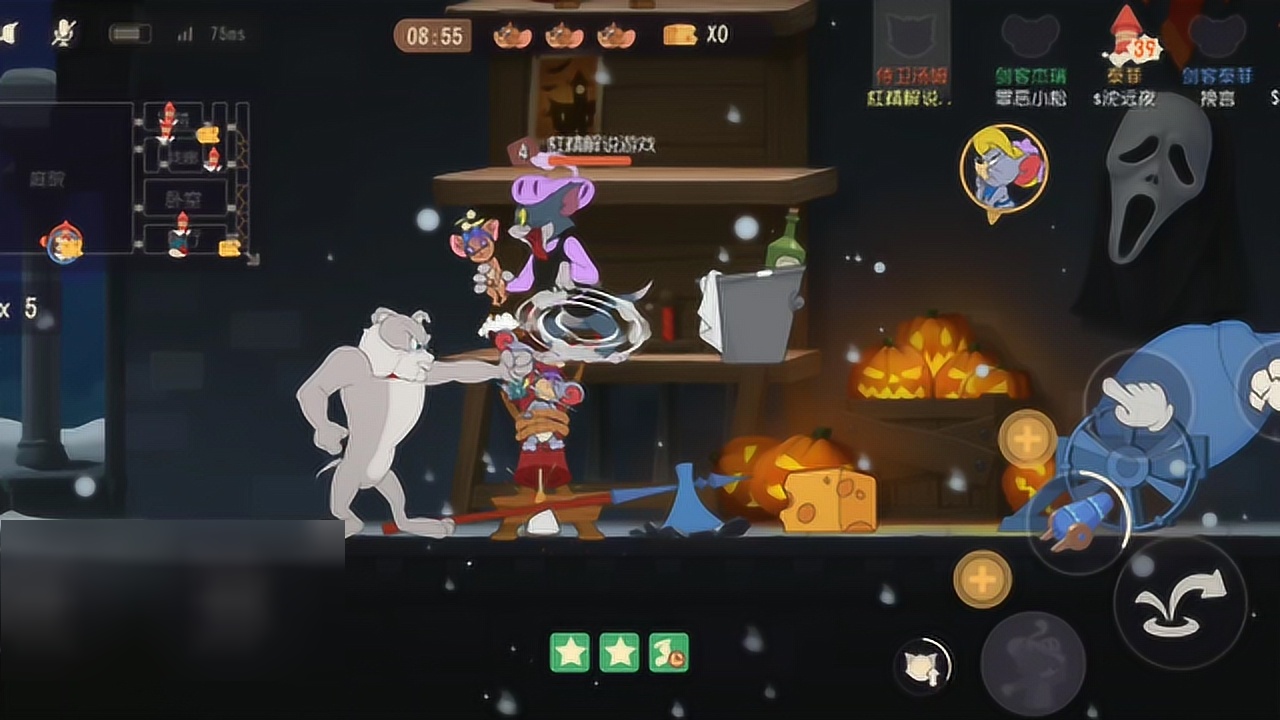The image size is (1280, 720).
Task: Tap the greyed-out smoke skill button
Action: pos(1032,663)
